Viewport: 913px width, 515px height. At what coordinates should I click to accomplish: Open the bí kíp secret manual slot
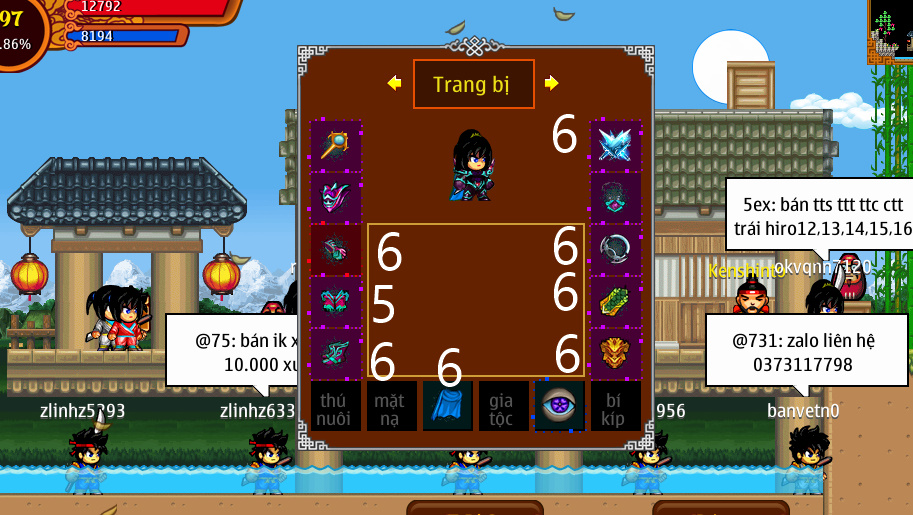coord(615,406)
